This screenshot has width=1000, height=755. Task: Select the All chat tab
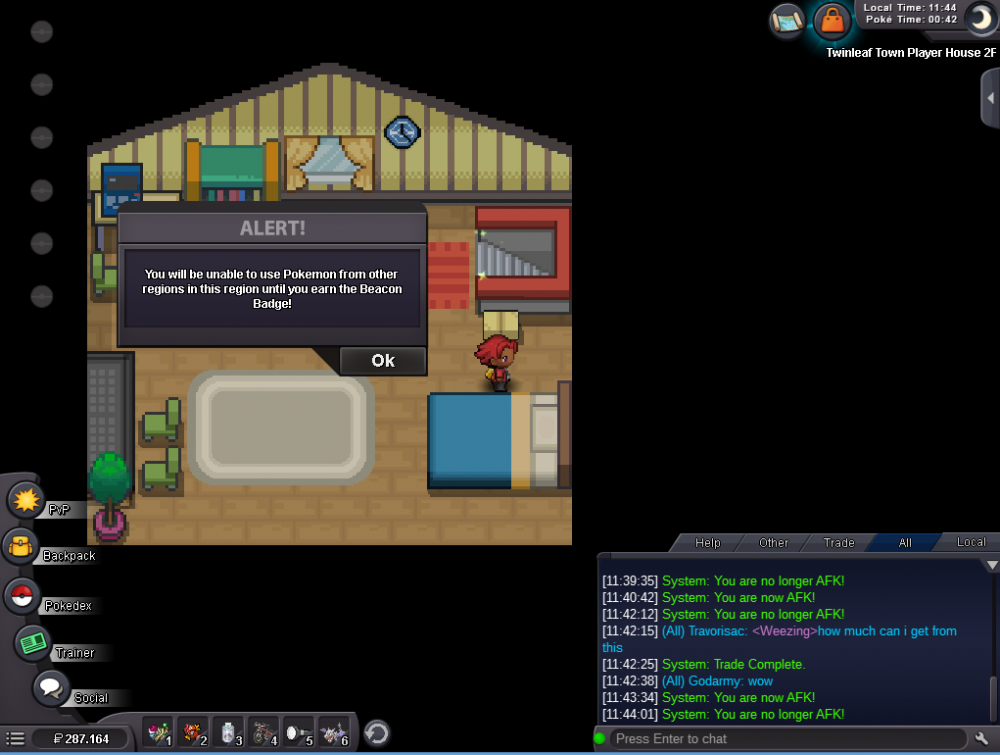[905, 543]
